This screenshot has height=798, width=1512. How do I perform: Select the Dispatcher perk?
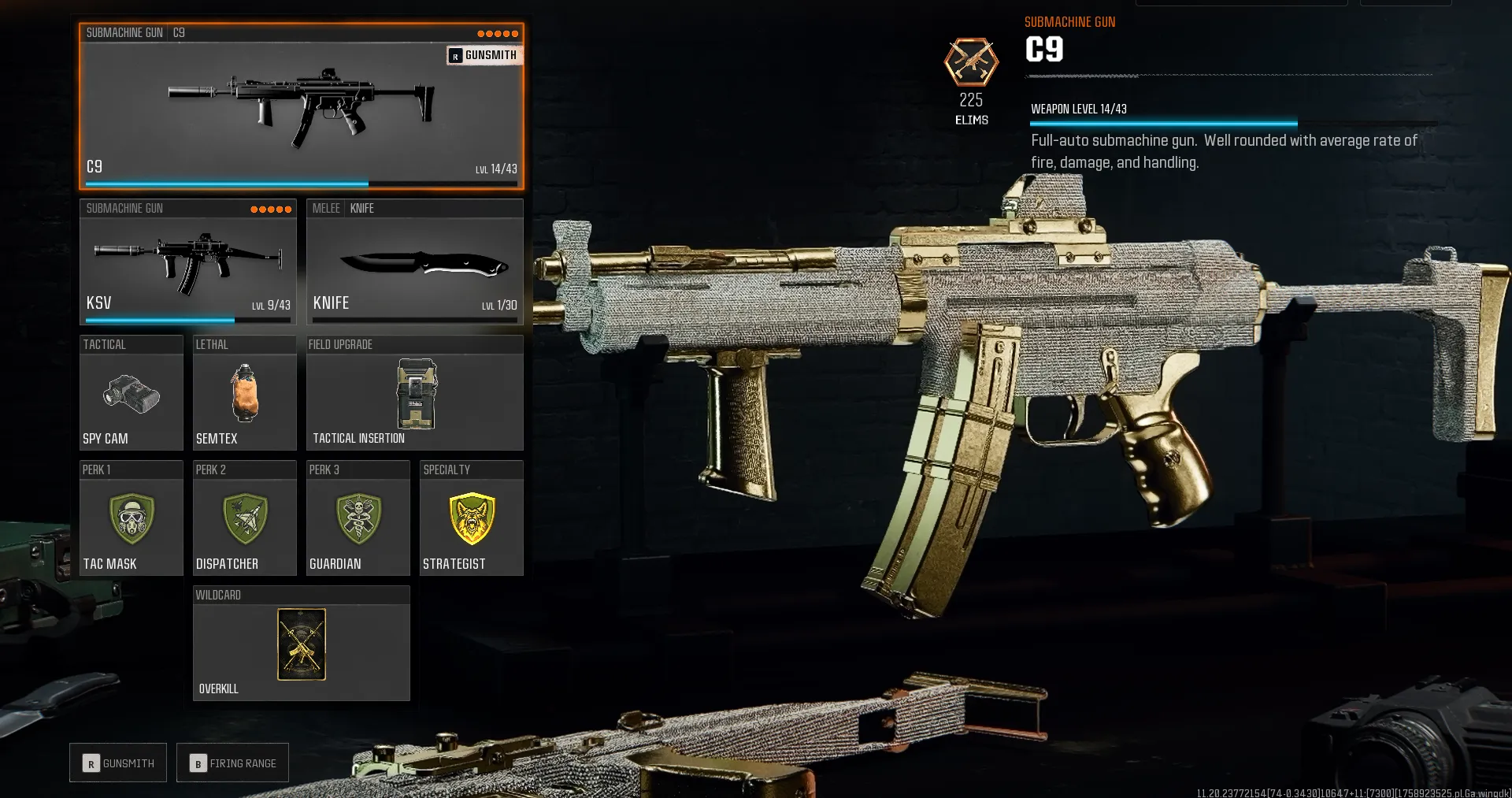click(x=244, y=520)
